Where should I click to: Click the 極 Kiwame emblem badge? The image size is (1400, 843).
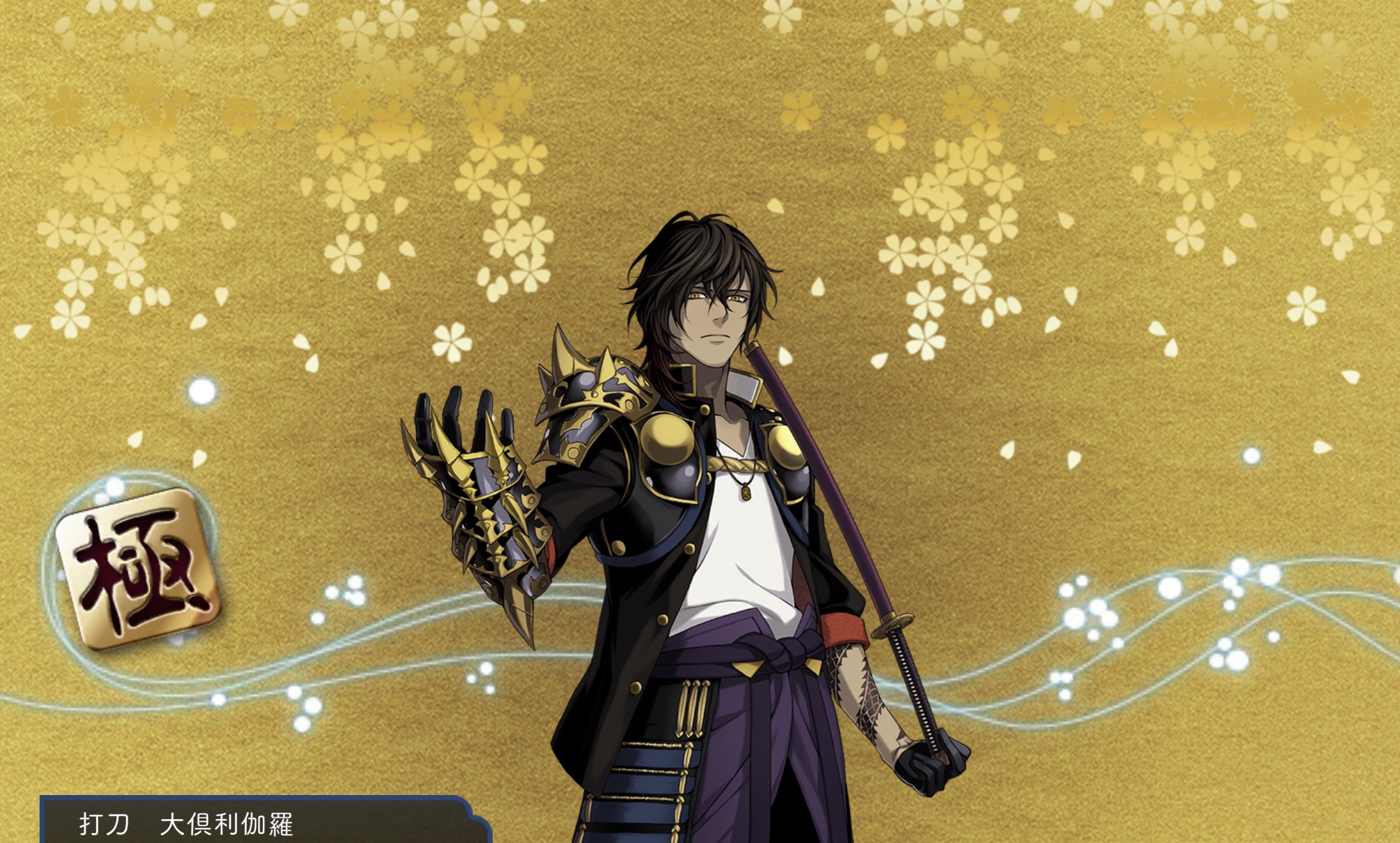pyautogui.click(x=137, y=568)
